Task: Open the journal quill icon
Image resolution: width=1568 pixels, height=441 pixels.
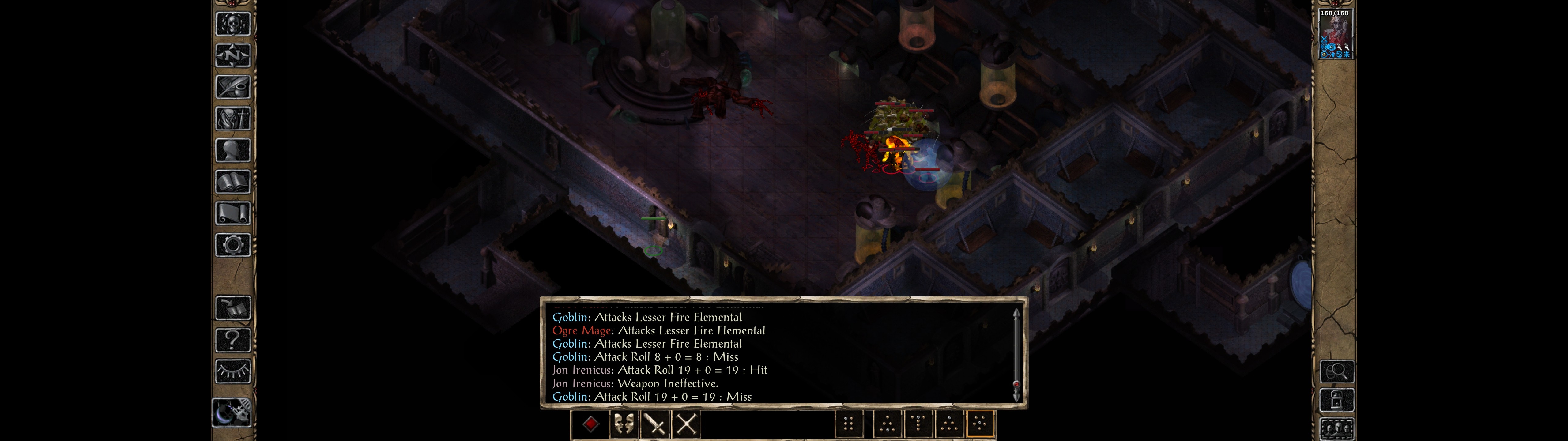Action: pos(232,87)
